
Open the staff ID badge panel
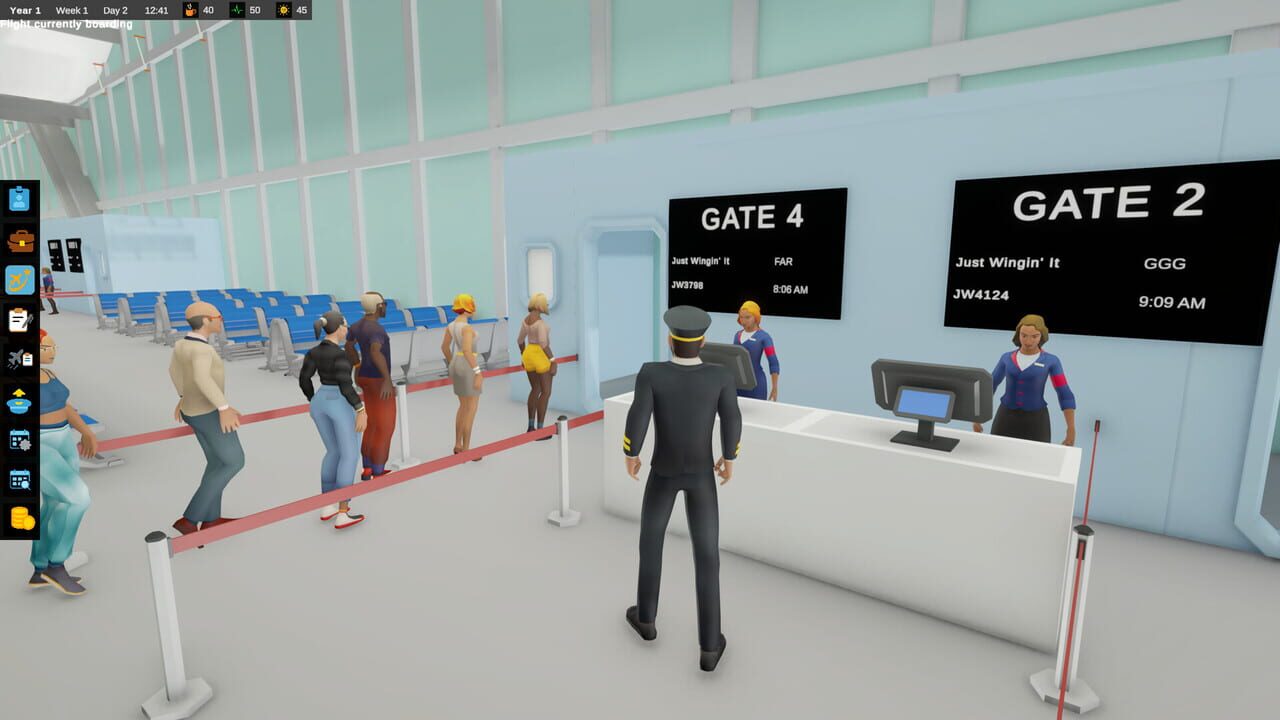(18, 198)
